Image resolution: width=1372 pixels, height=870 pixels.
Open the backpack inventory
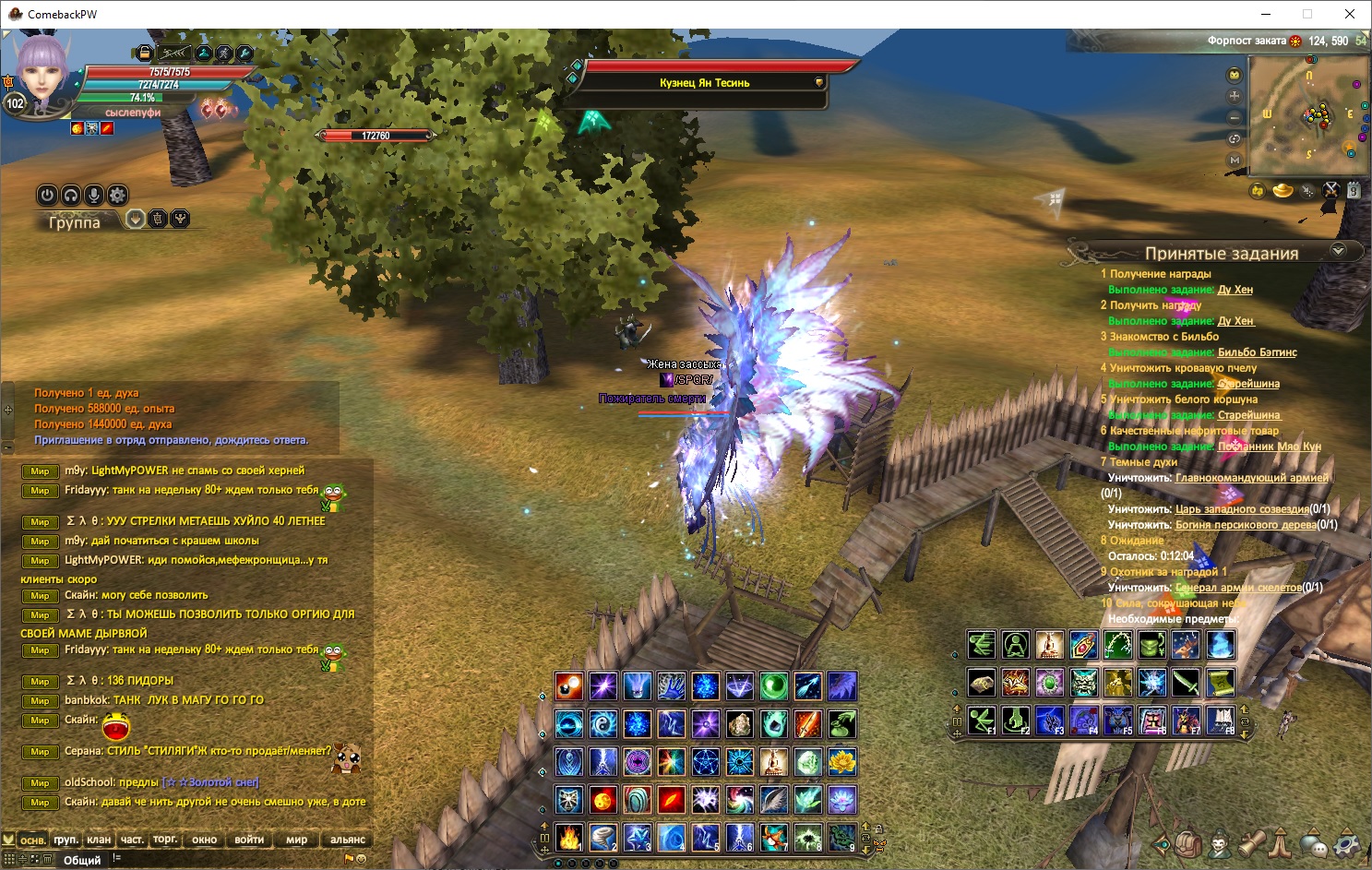pyautogui.click(x=1188, y=843)
